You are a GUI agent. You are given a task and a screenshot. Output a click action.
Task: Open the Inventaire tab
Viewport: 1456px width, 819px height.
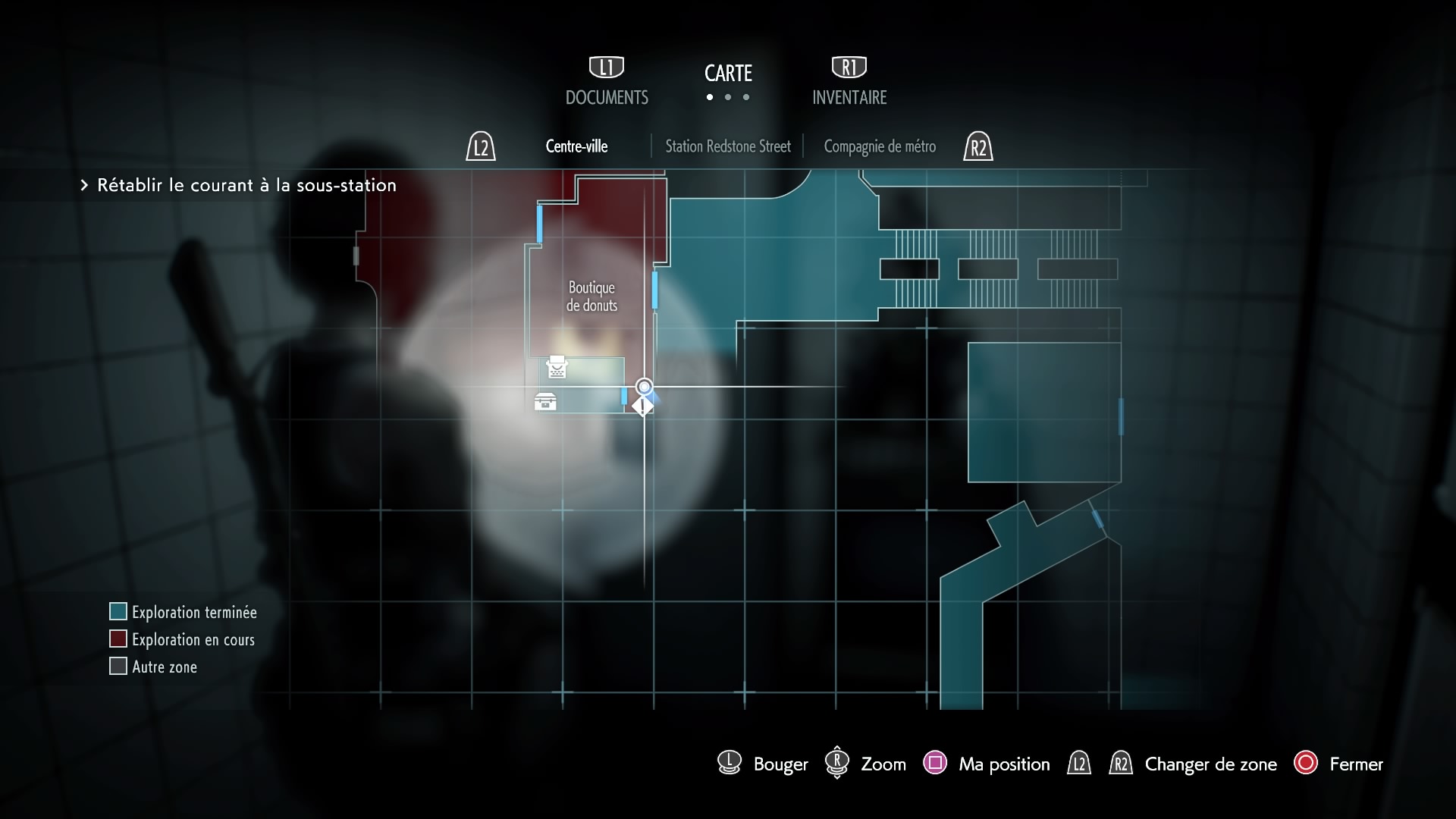click(x=849, y=97)
